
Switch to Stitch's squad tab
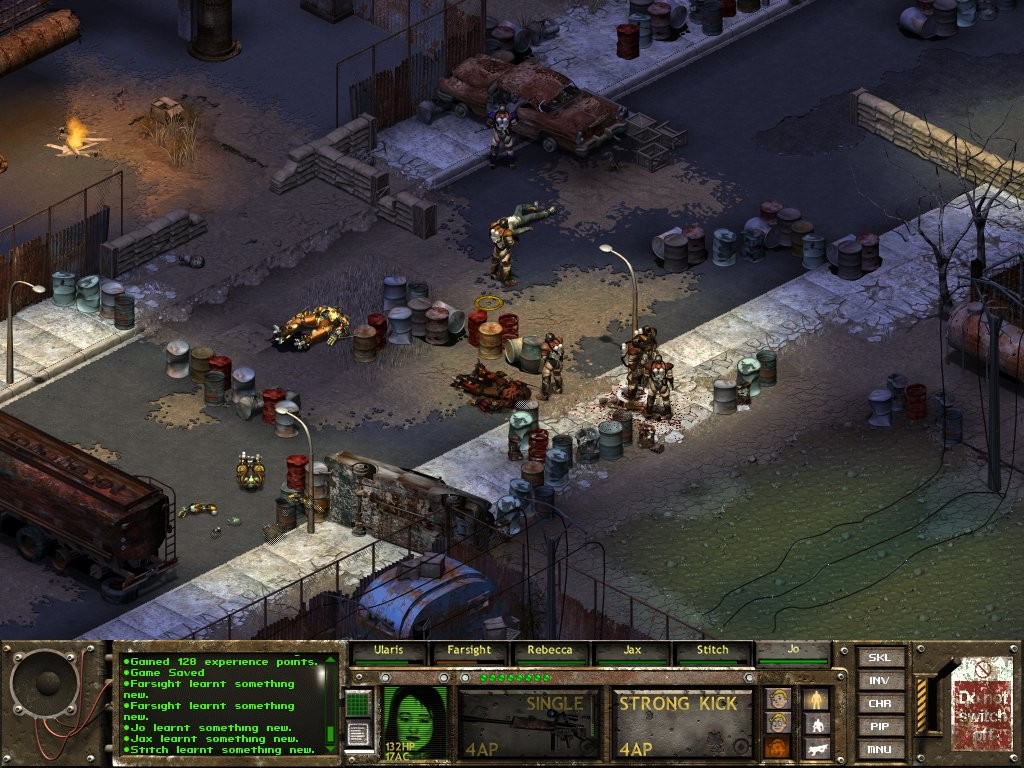pyautogui.click(x=713, y=650)
